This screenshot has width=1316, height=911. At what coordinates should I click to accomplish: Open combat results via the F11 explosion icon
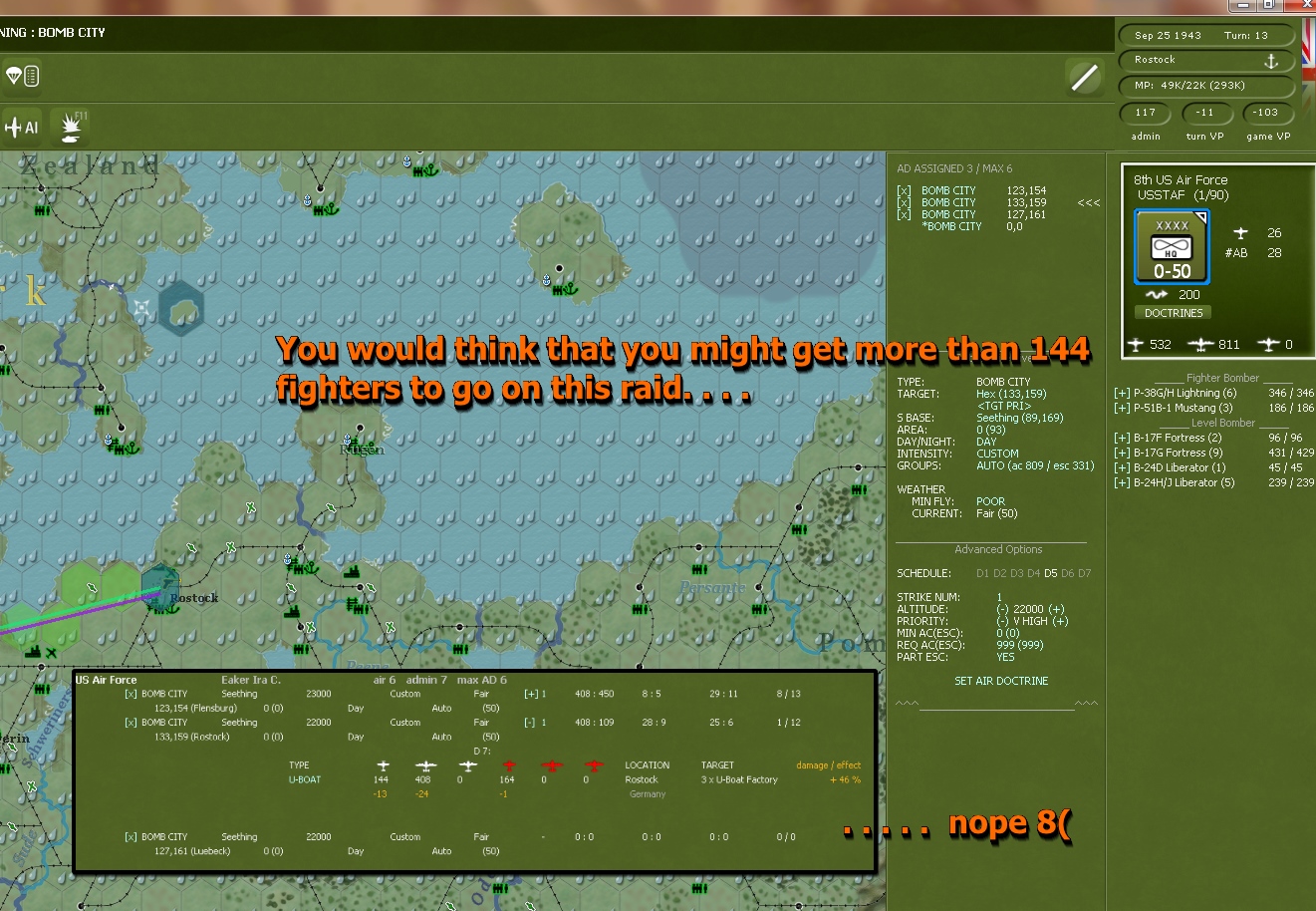(70, 128)
